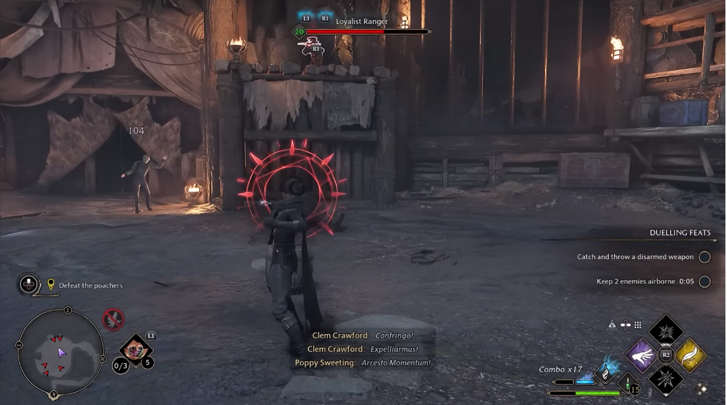Select the Catch and throw disarmed weapon feat
727x405 pixels.
635,257
